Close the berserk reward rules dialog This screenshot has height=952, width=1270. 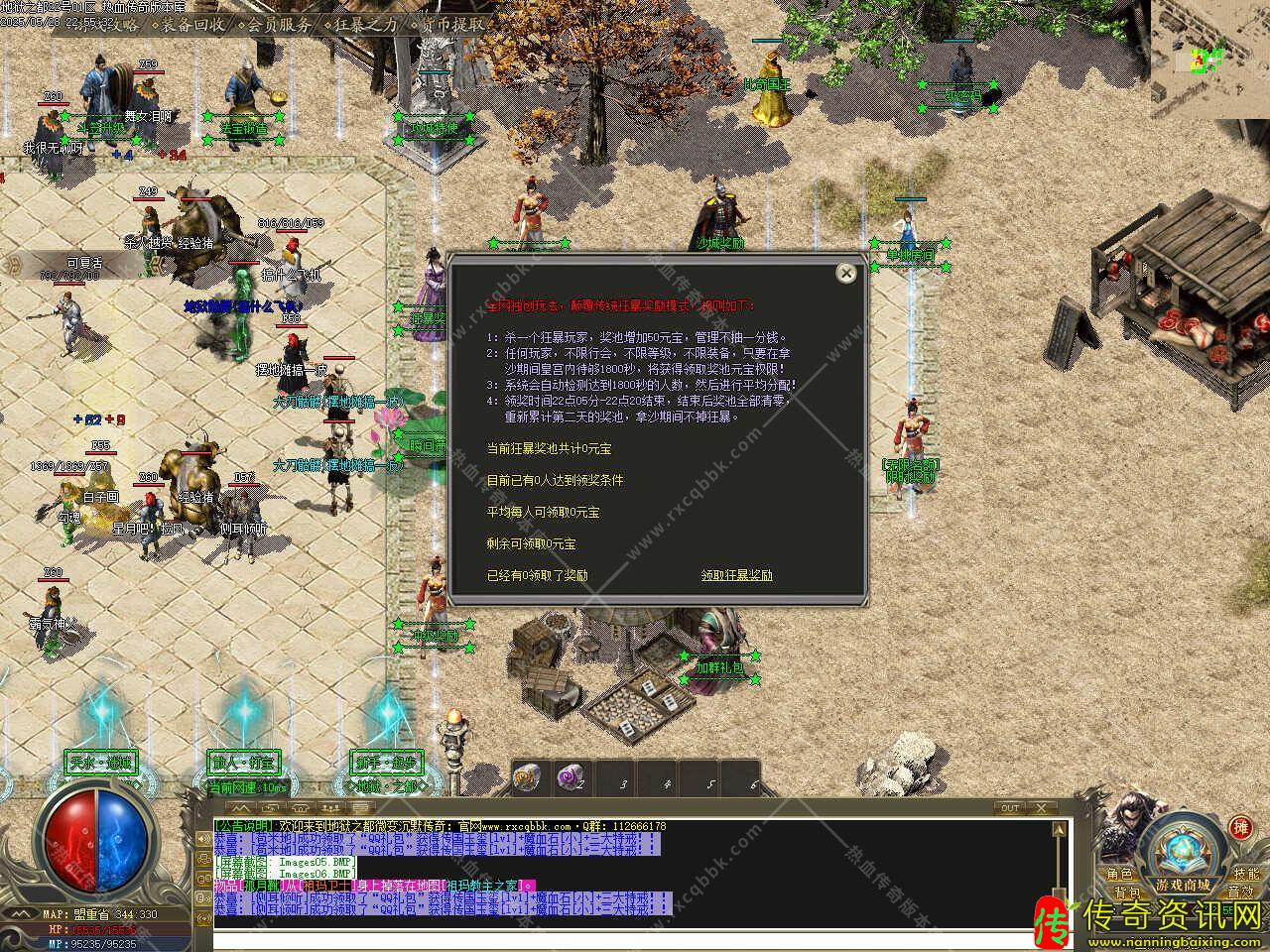[x=845, y=273]
